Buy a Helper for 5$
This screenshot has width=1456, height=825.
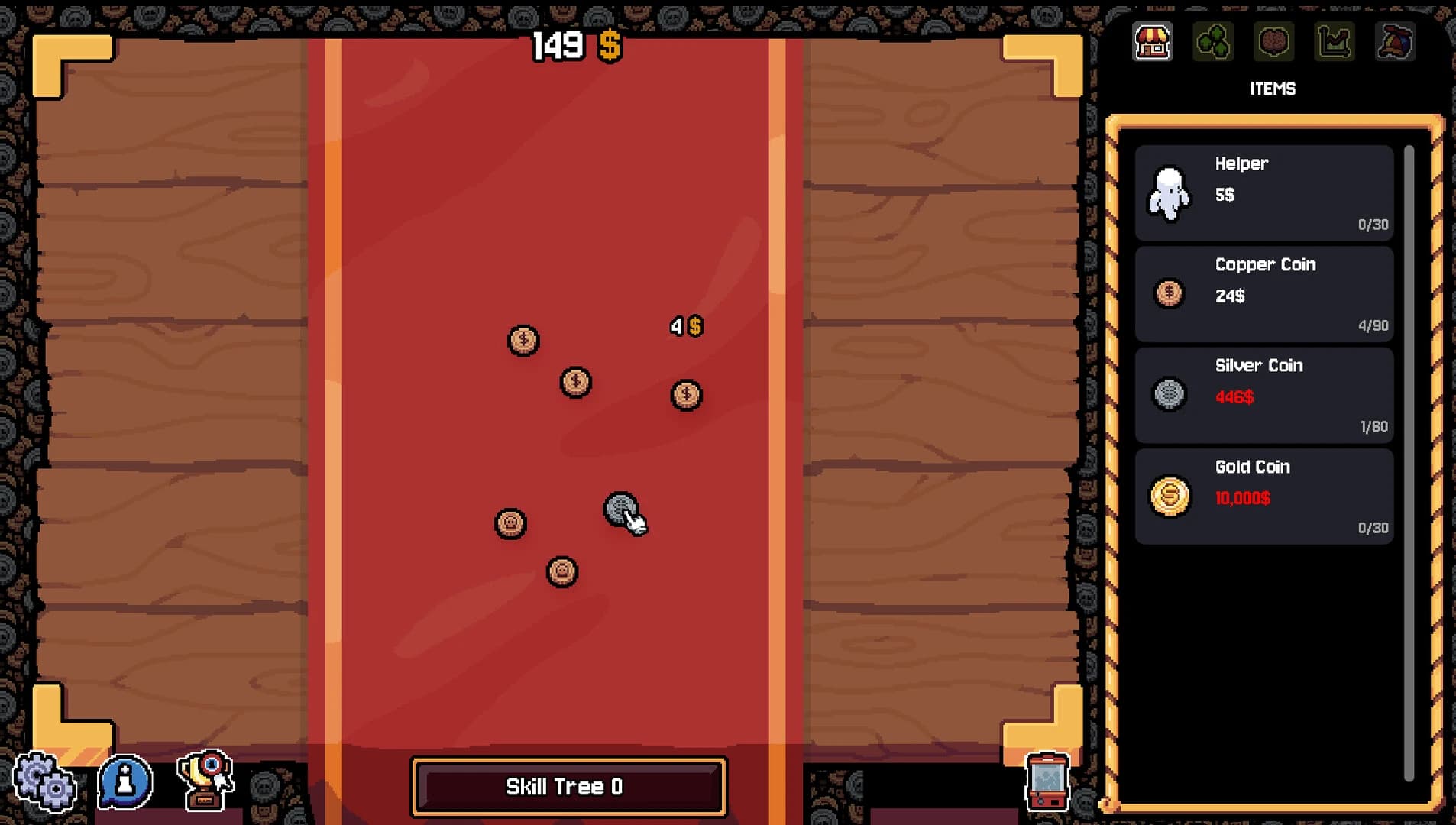click(1264, 191)
